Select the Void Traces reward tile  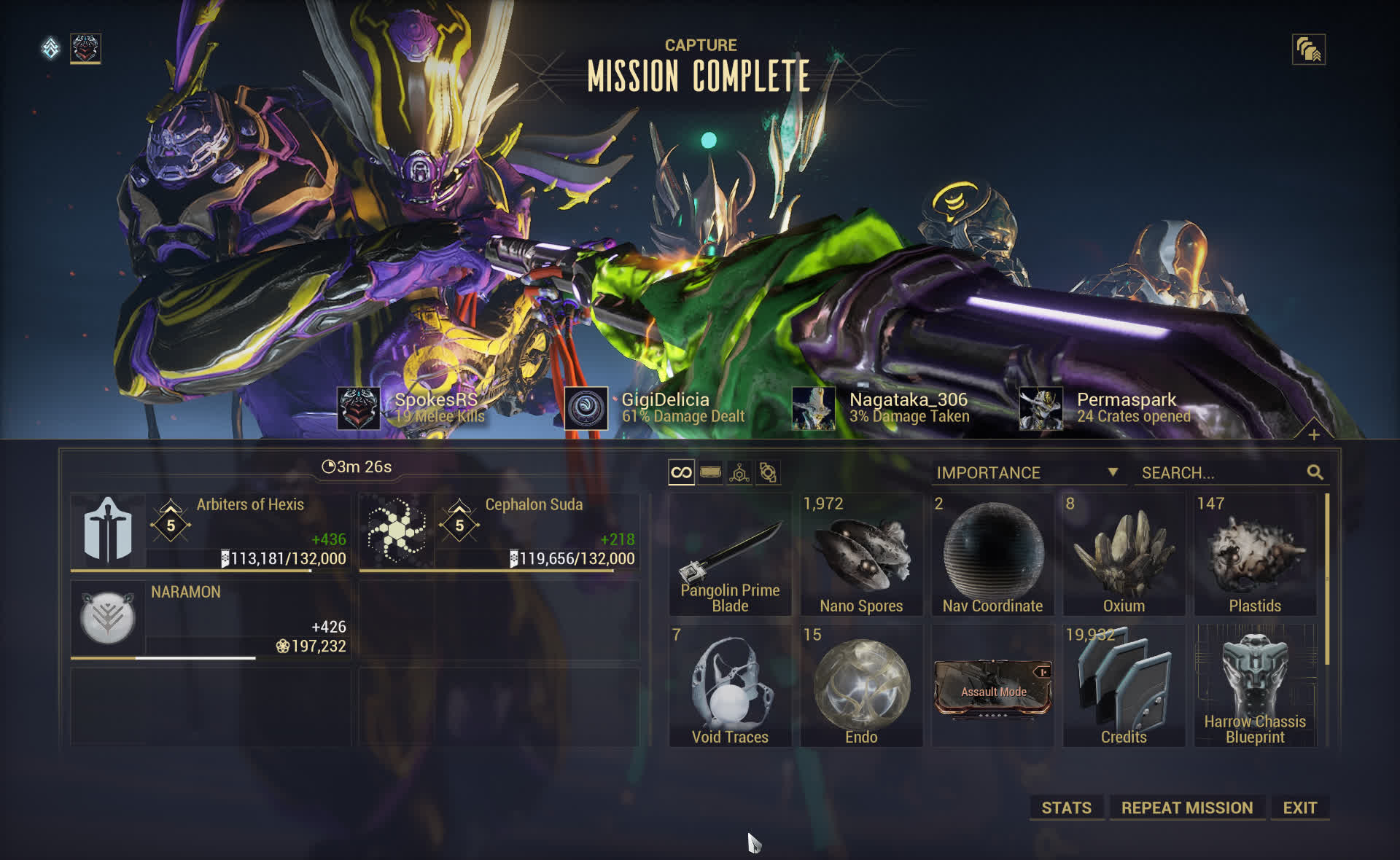pos(730,686)
